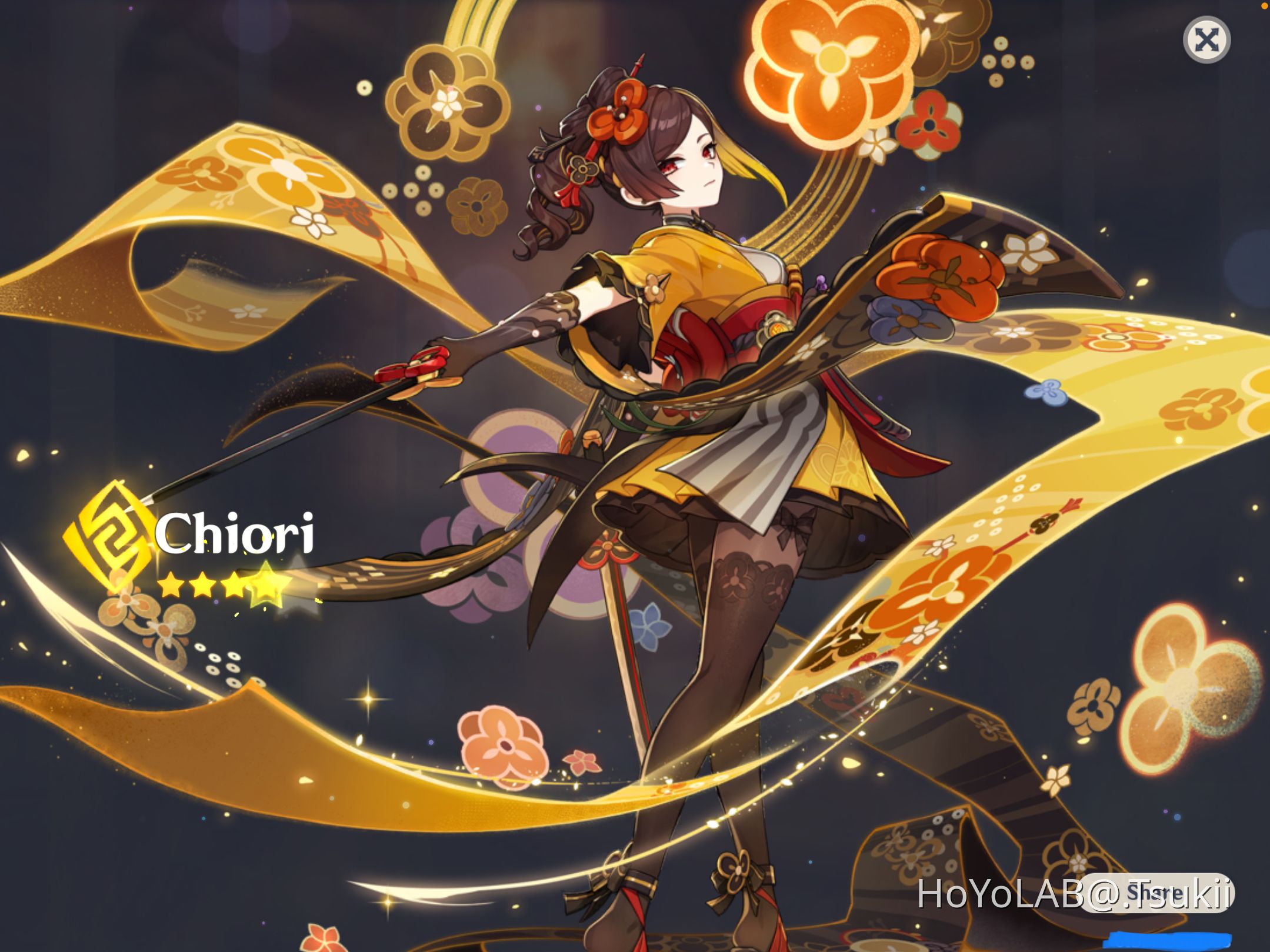Viewport: 1270px width, 952px height.
Task: Click the glowing fourth star of the rating row
Action: click(266, 582)
